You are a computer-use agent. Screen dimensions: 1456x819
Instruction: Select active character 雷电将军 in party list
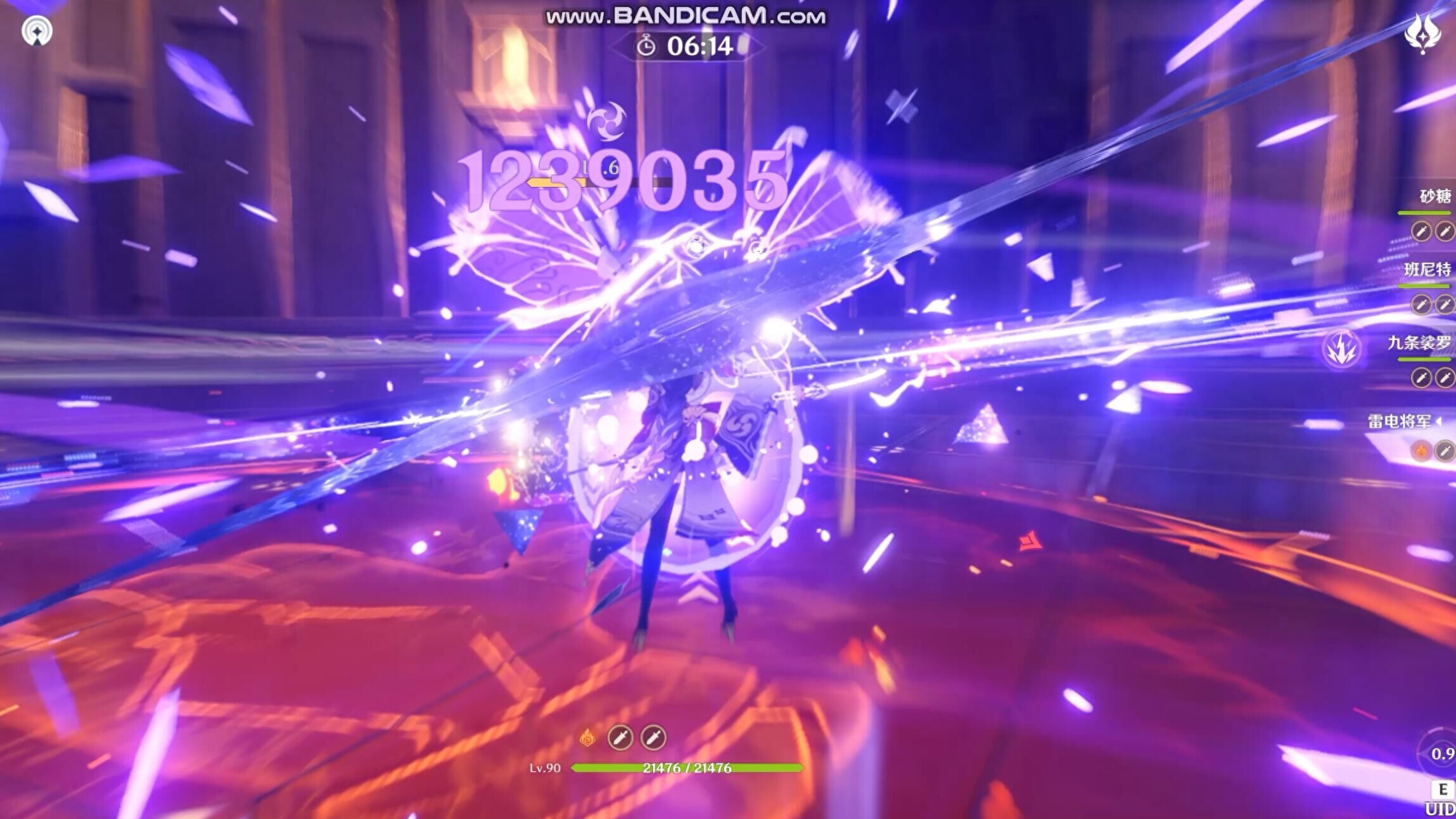point(1400,421)
